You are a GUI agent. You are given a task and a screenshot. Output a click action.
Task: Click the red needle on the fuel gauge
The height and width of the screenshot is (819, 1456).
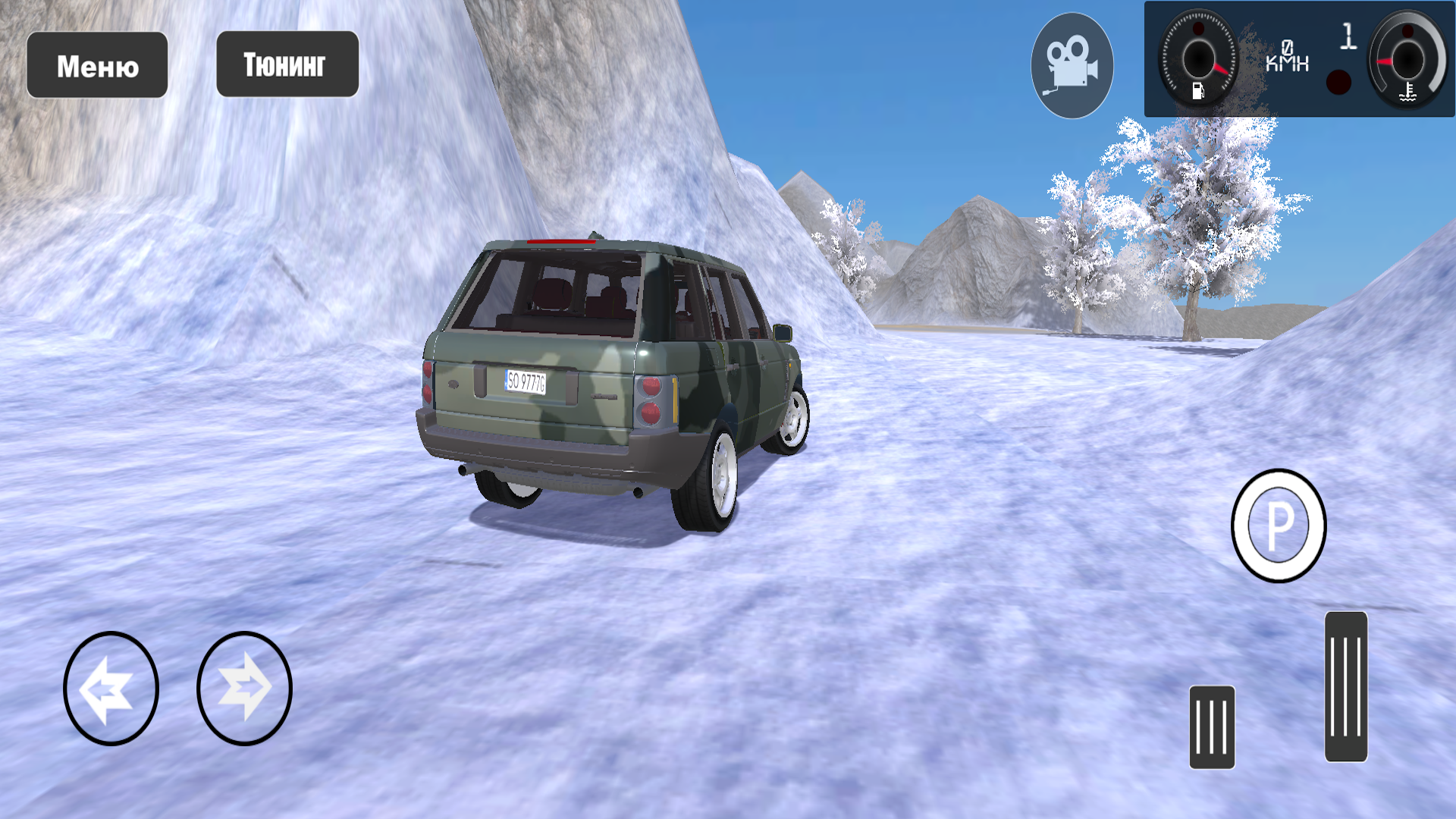pos(1219,70)
